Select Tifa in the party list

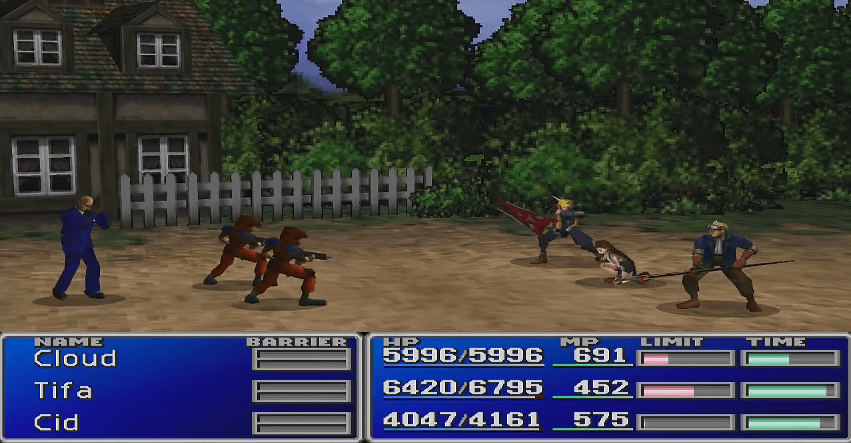(62, 390)
